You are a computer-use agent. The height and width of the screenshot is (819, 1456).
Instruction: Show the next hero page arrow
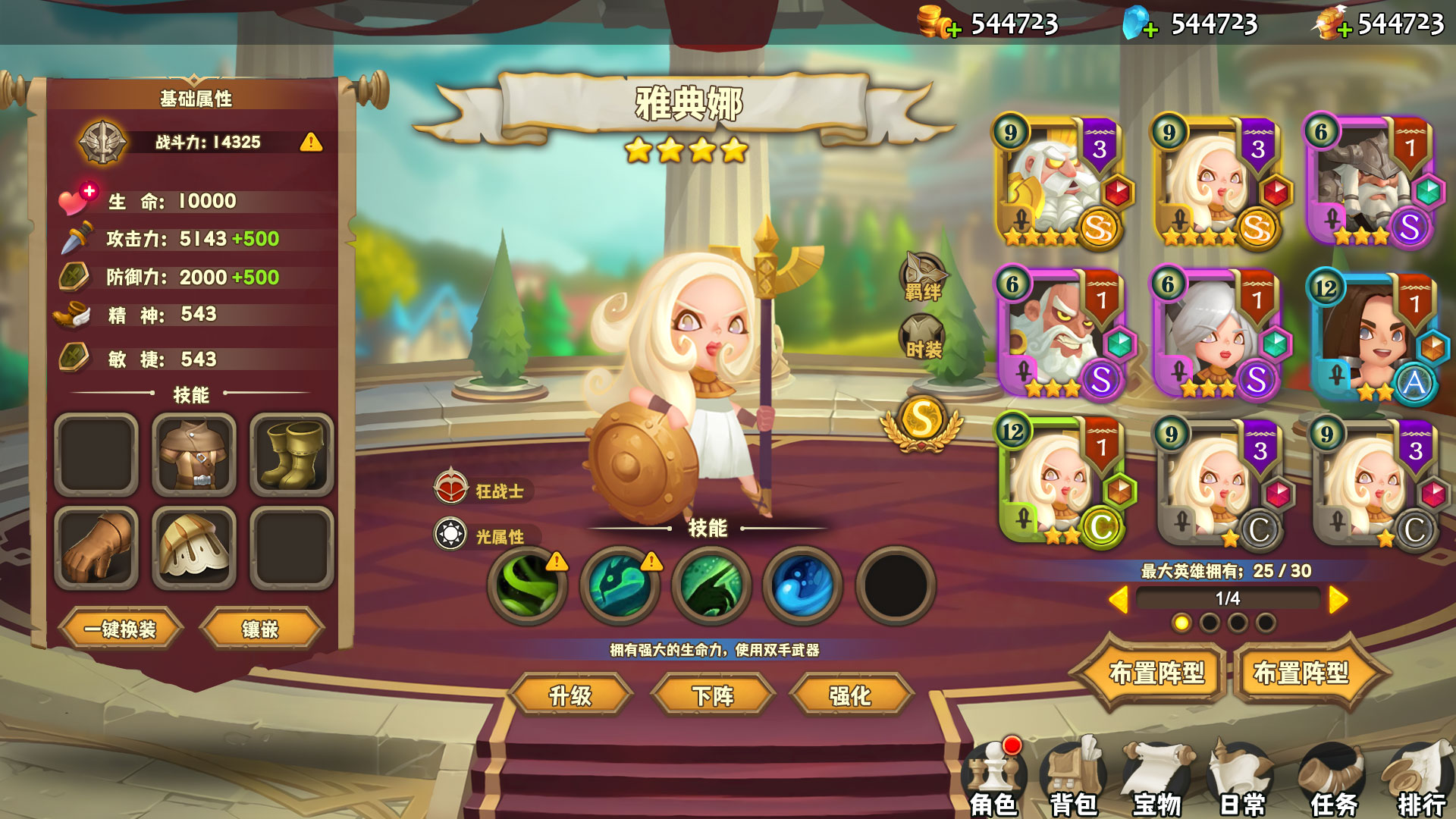coord(1338,600)
